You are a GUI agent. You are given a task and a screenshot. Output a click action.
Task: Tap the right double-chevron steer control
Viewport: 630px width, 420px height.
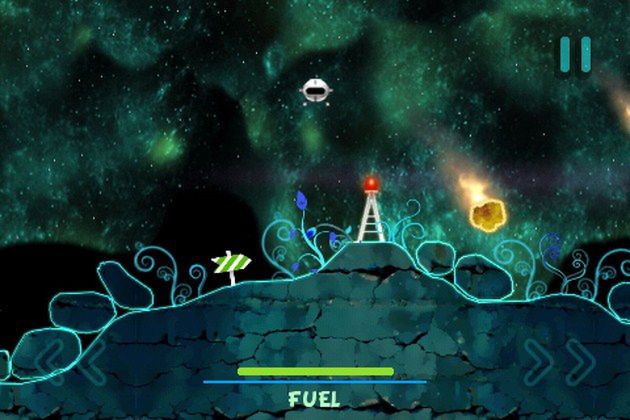(x=561, y=362)
